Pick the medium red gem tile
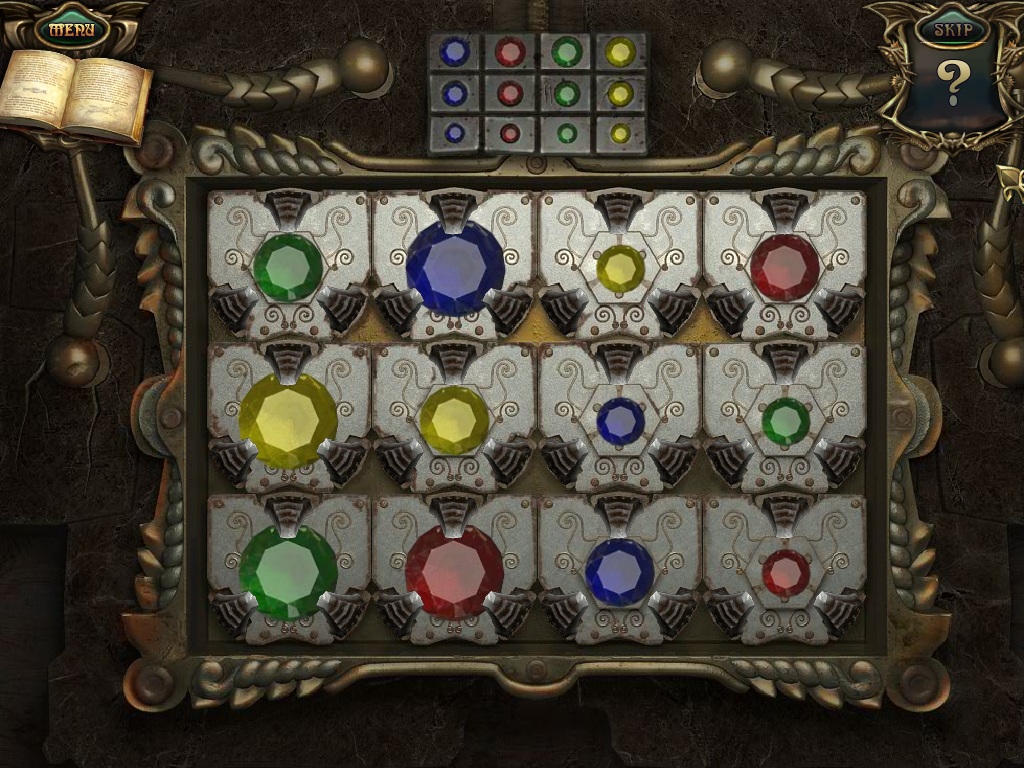 pyautogui.click(x=785, y=267)
